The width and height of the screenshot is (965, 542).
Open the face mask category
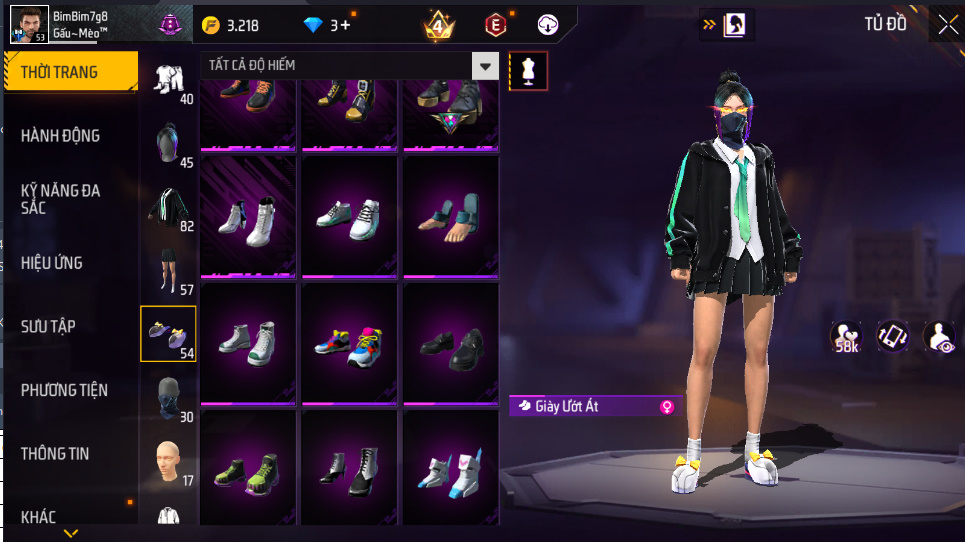(x=168, y=397)
